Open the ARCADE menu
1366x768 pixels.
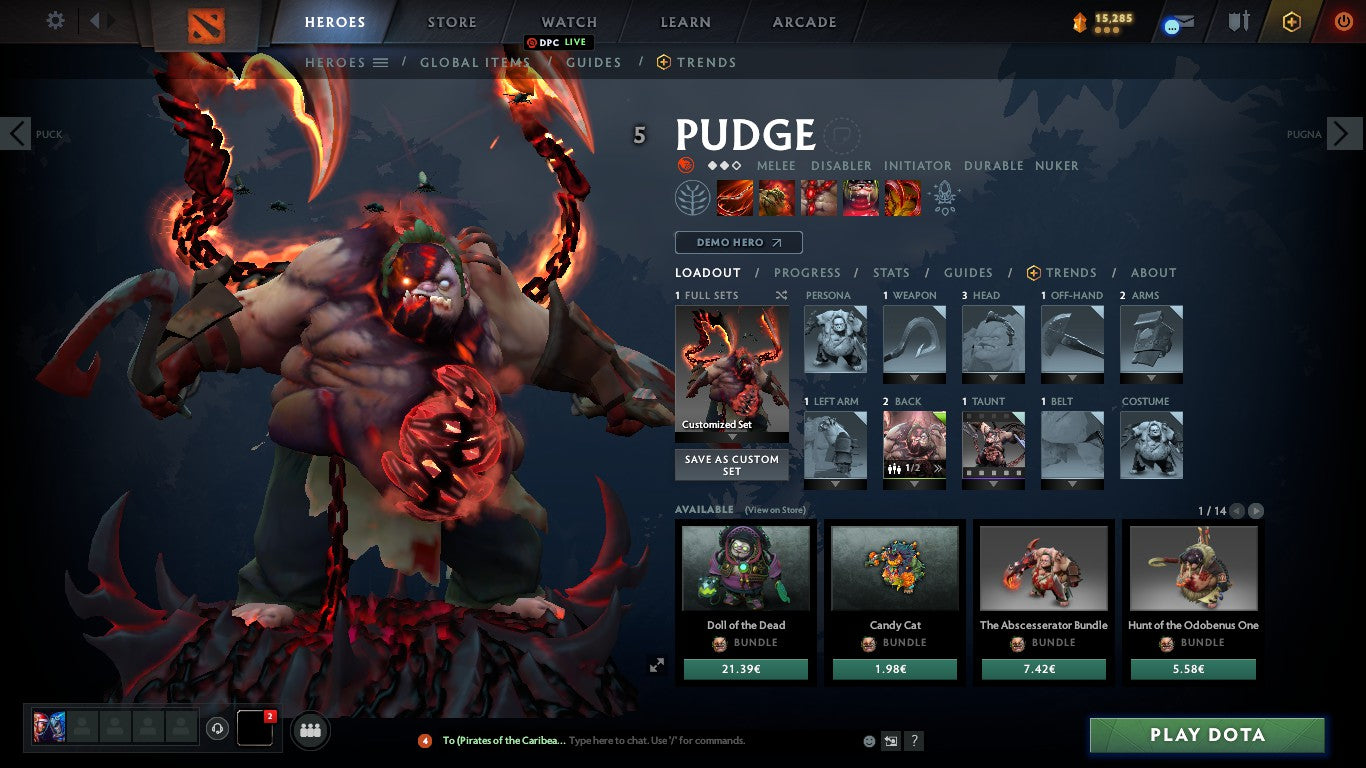pos(802,21)
